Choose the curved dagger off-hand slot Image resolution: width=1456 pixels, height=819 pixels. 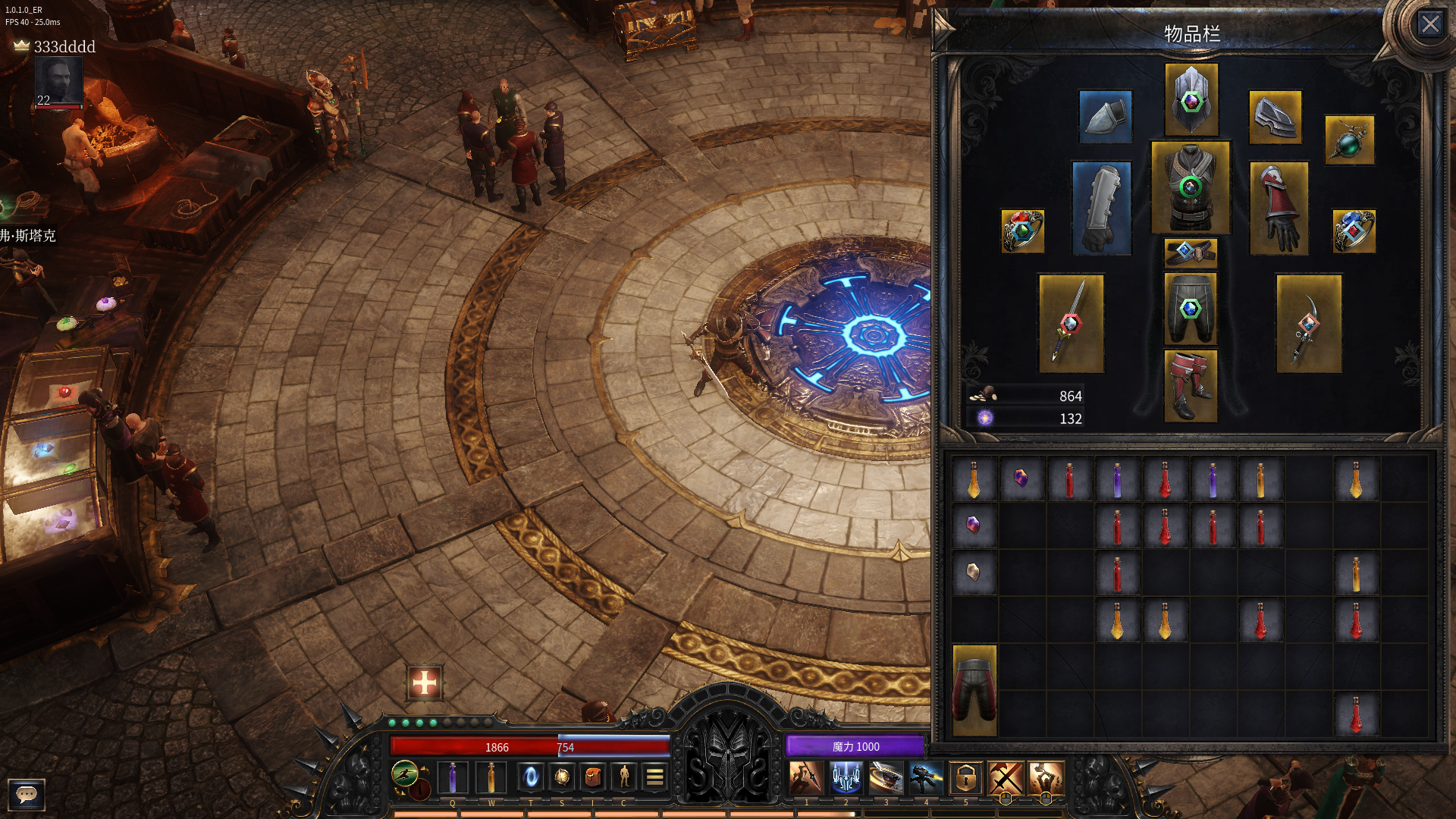point(1308,324)
